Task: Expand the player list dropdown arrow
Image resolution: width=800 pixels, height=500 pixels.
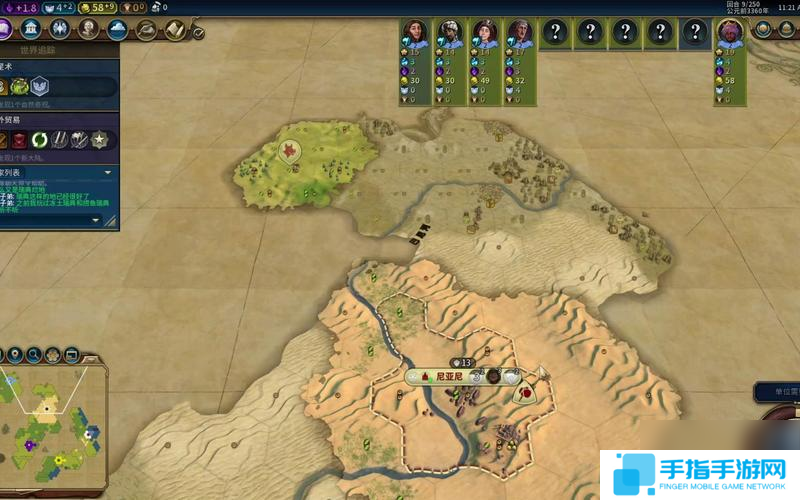Action: tap(108, 172)
